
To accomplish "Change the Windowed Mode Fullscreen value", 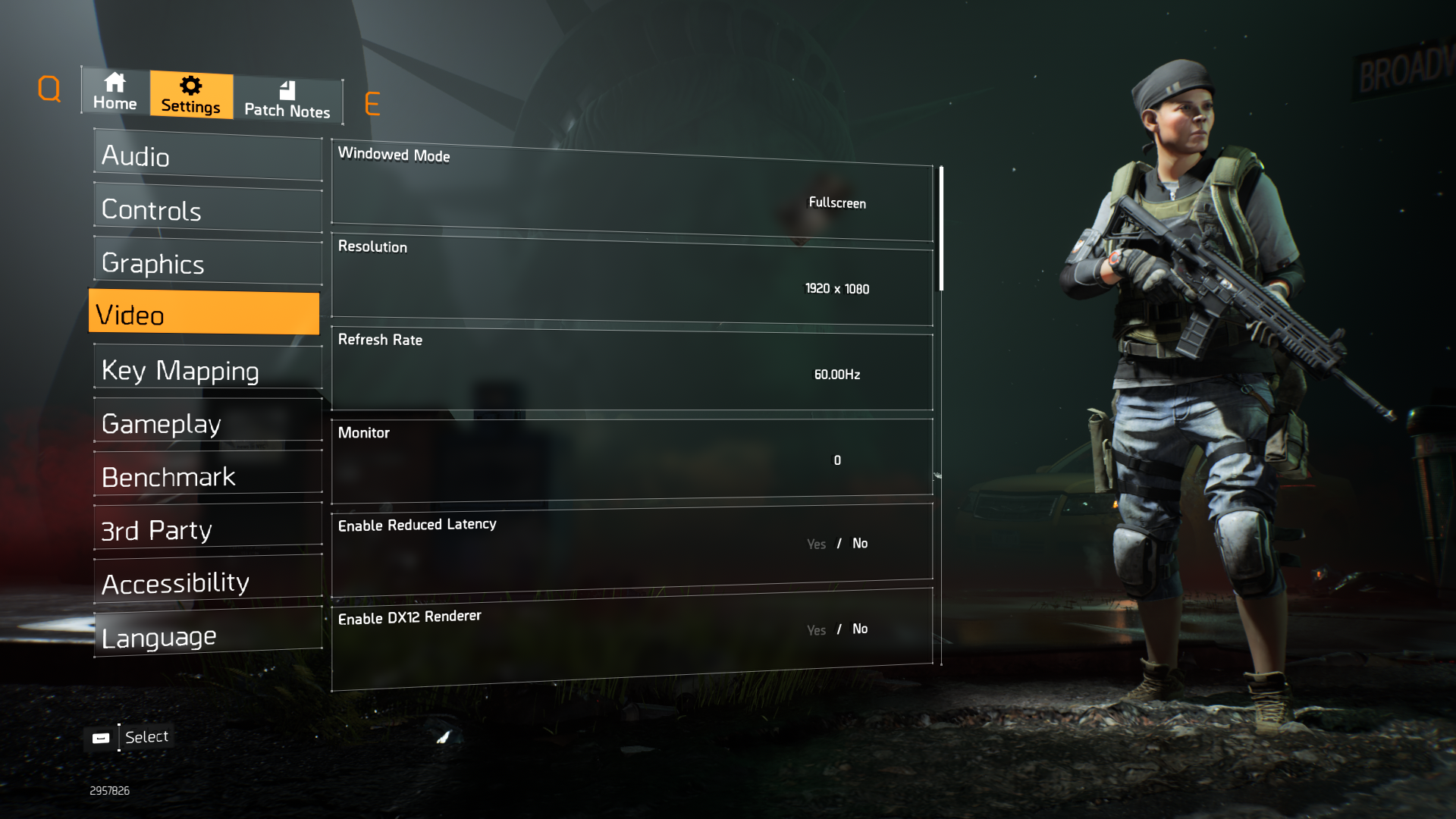I will point(837,202).
